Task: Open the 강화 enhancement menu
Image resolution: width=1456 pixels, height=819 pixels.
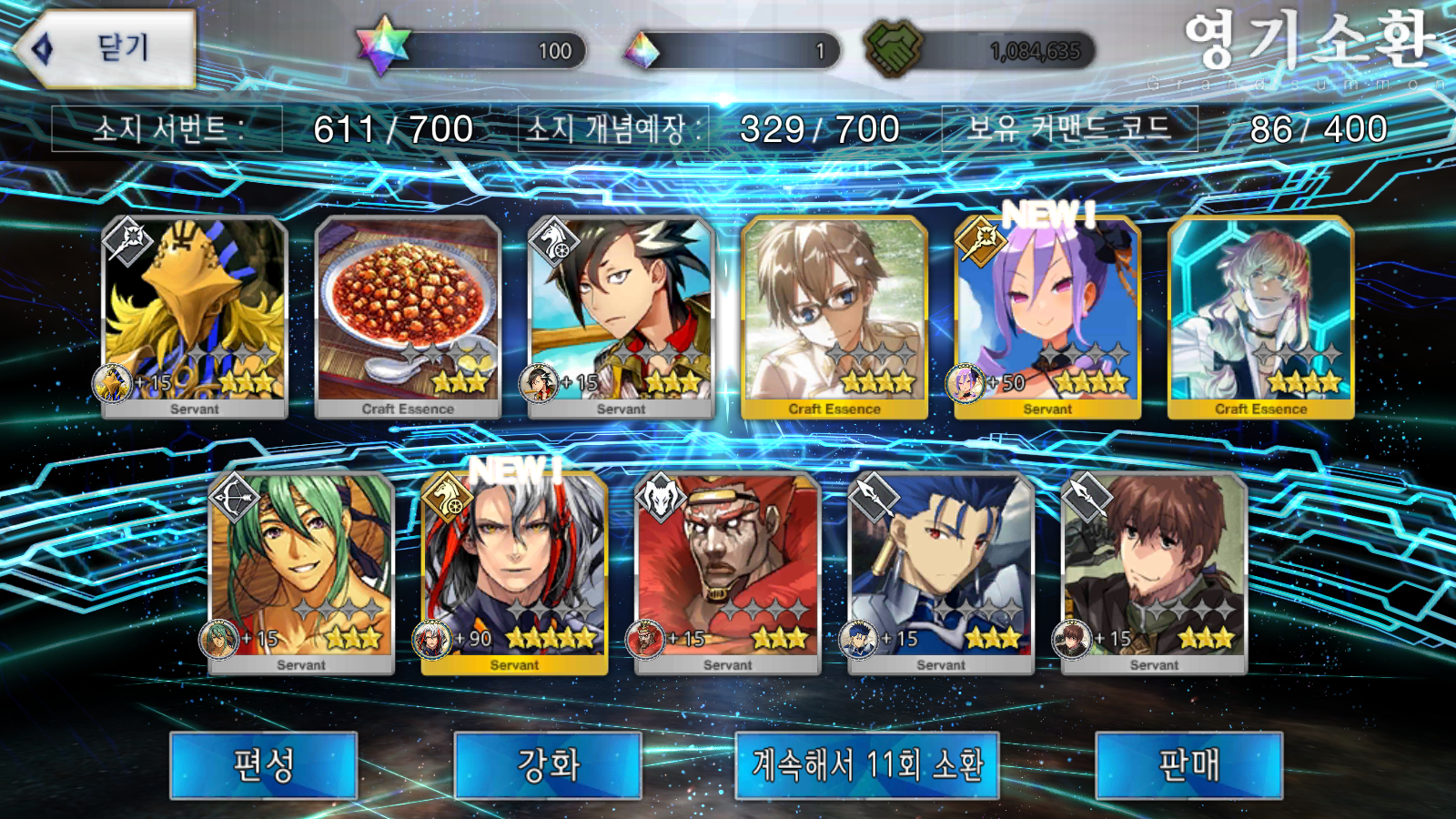Action: click(548, 765)
